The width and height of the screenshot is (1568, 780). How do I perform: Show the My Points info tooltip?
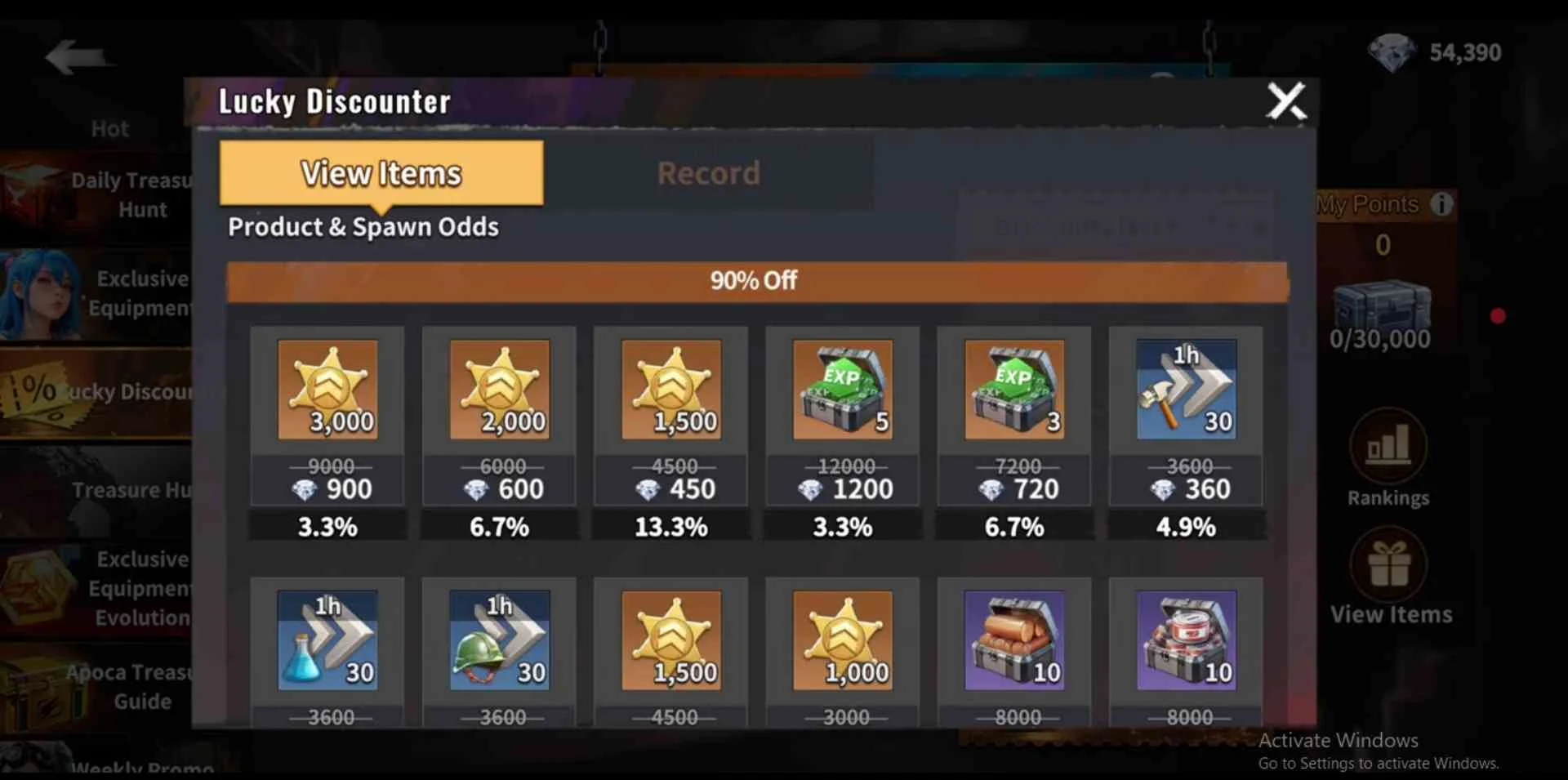[1441, 204]
